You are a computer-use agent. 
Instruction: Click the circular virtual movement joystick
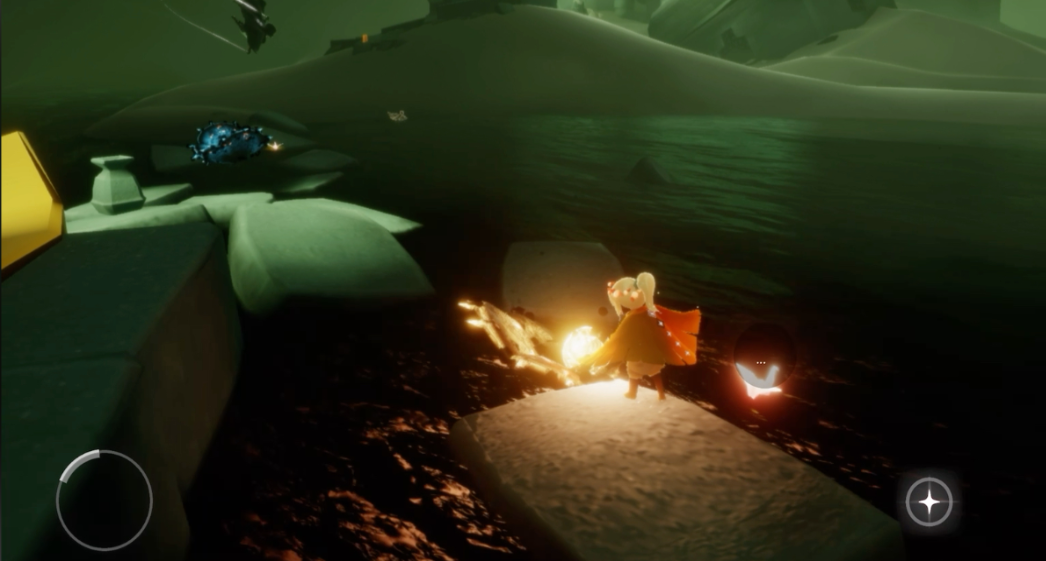point(104,499)
